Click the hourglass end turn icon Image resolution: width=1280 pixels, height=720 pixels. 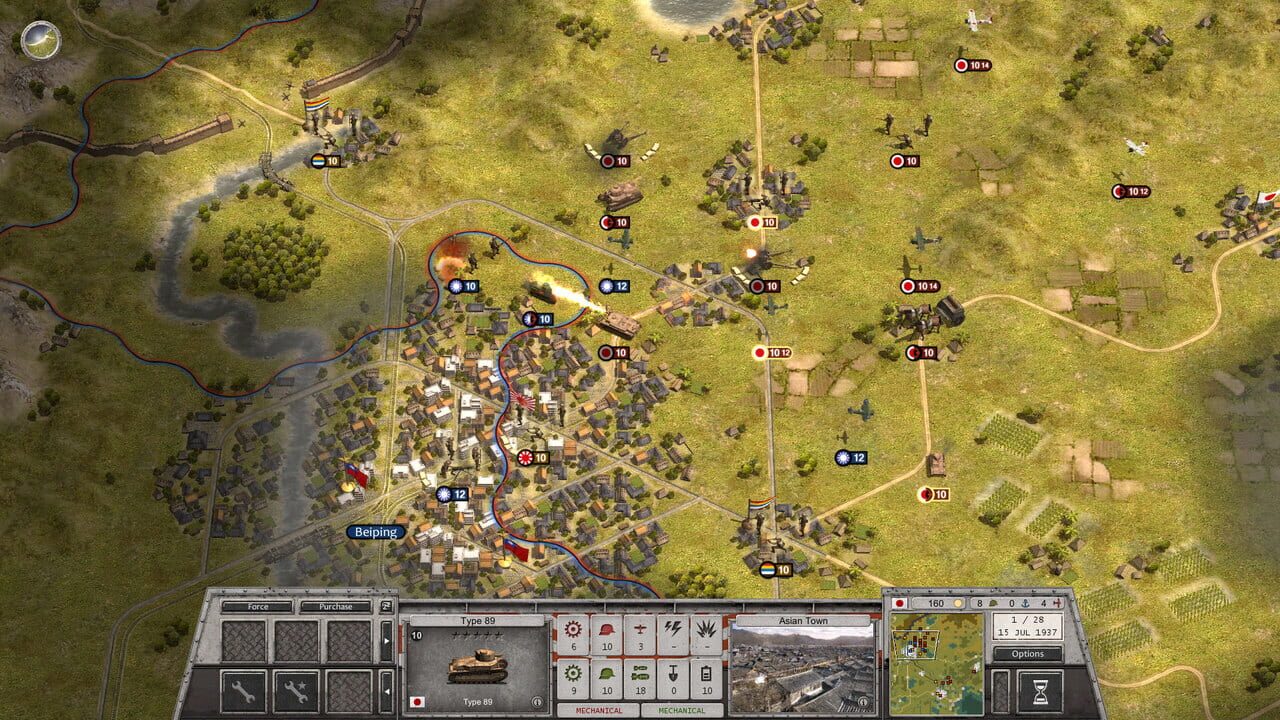coord(1041,689)
